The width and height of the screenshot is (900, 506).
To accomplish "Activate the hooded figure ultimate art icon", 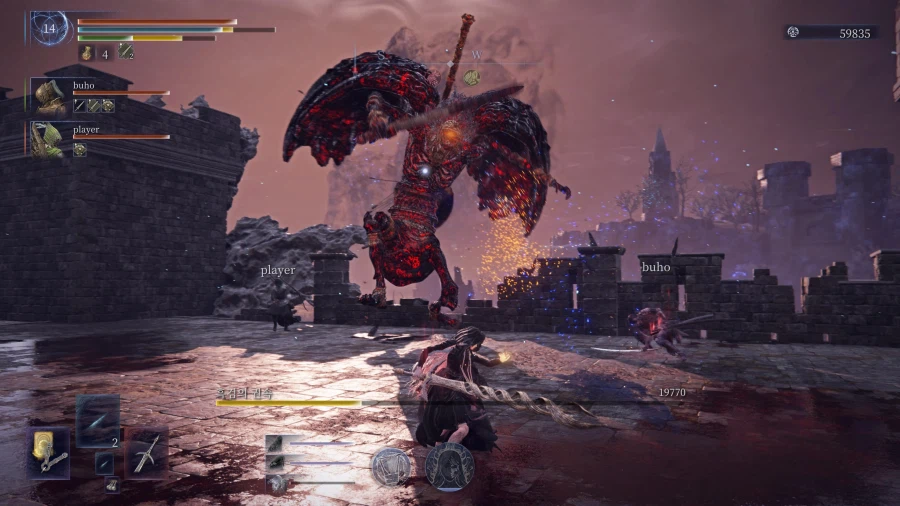I will click(449, 466).
